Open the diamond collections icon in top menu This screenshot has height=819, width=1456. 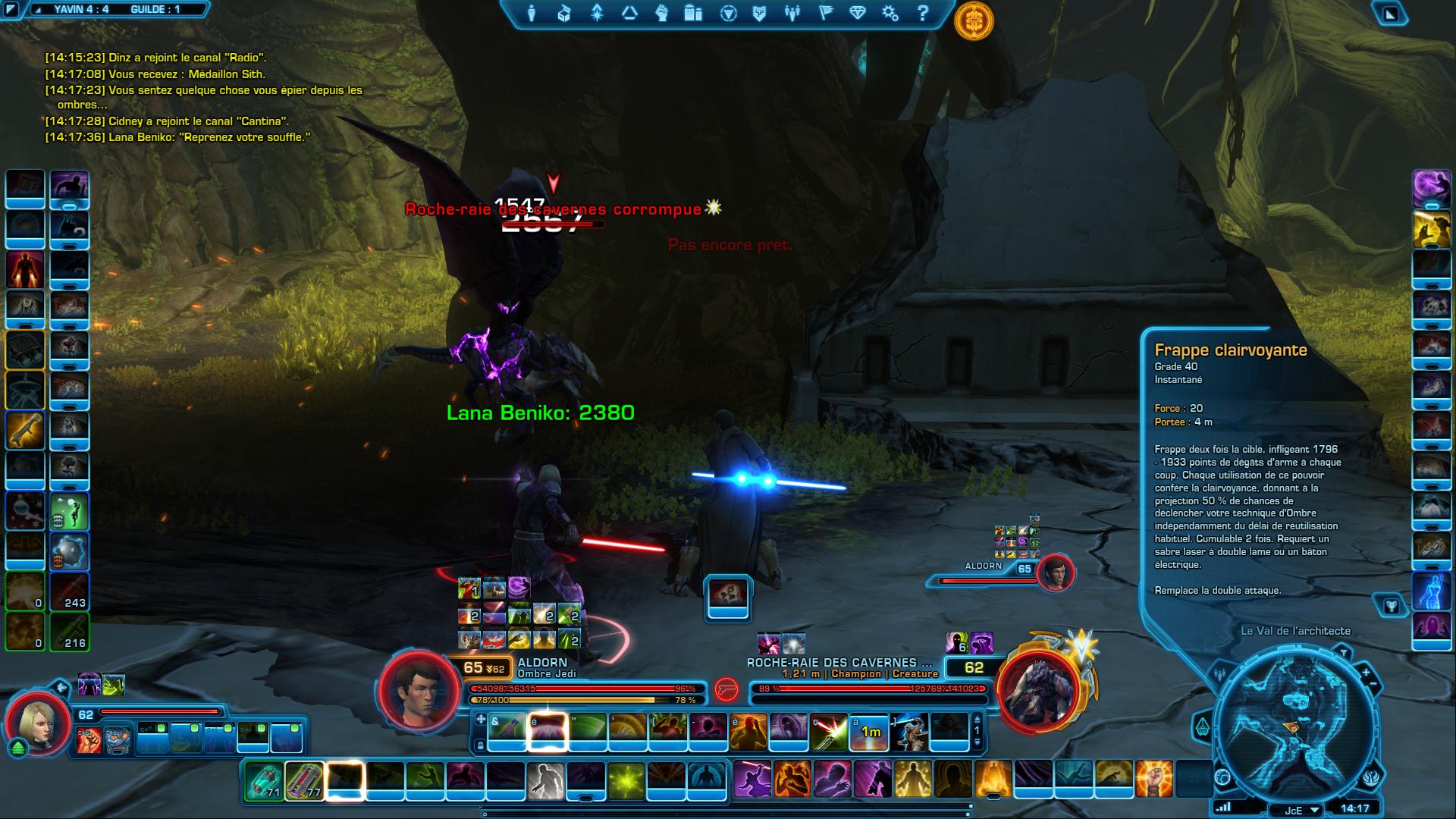tap(858, 13)
